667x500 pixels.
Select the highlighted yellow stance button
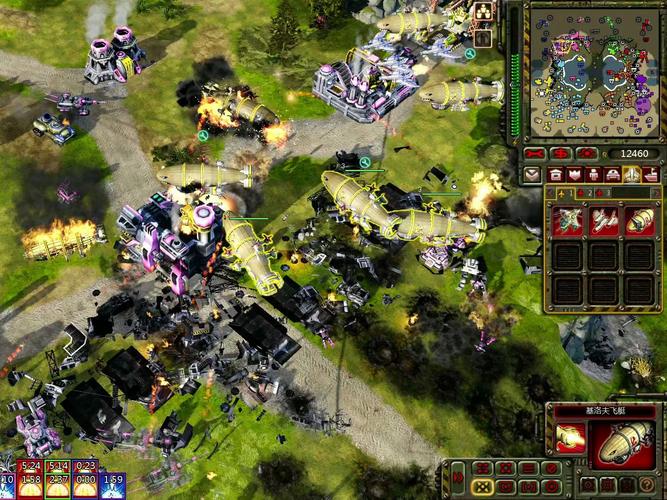[481, 484]
